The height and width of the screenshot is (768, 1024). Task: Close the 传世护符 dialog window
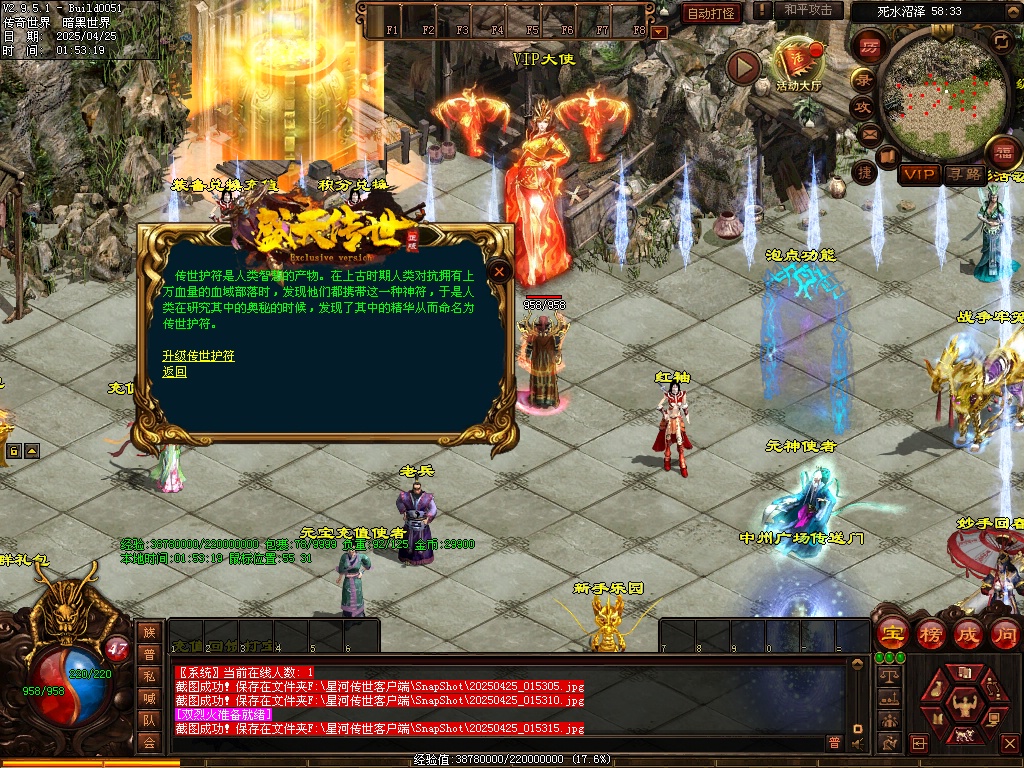[x=499, y=271]
